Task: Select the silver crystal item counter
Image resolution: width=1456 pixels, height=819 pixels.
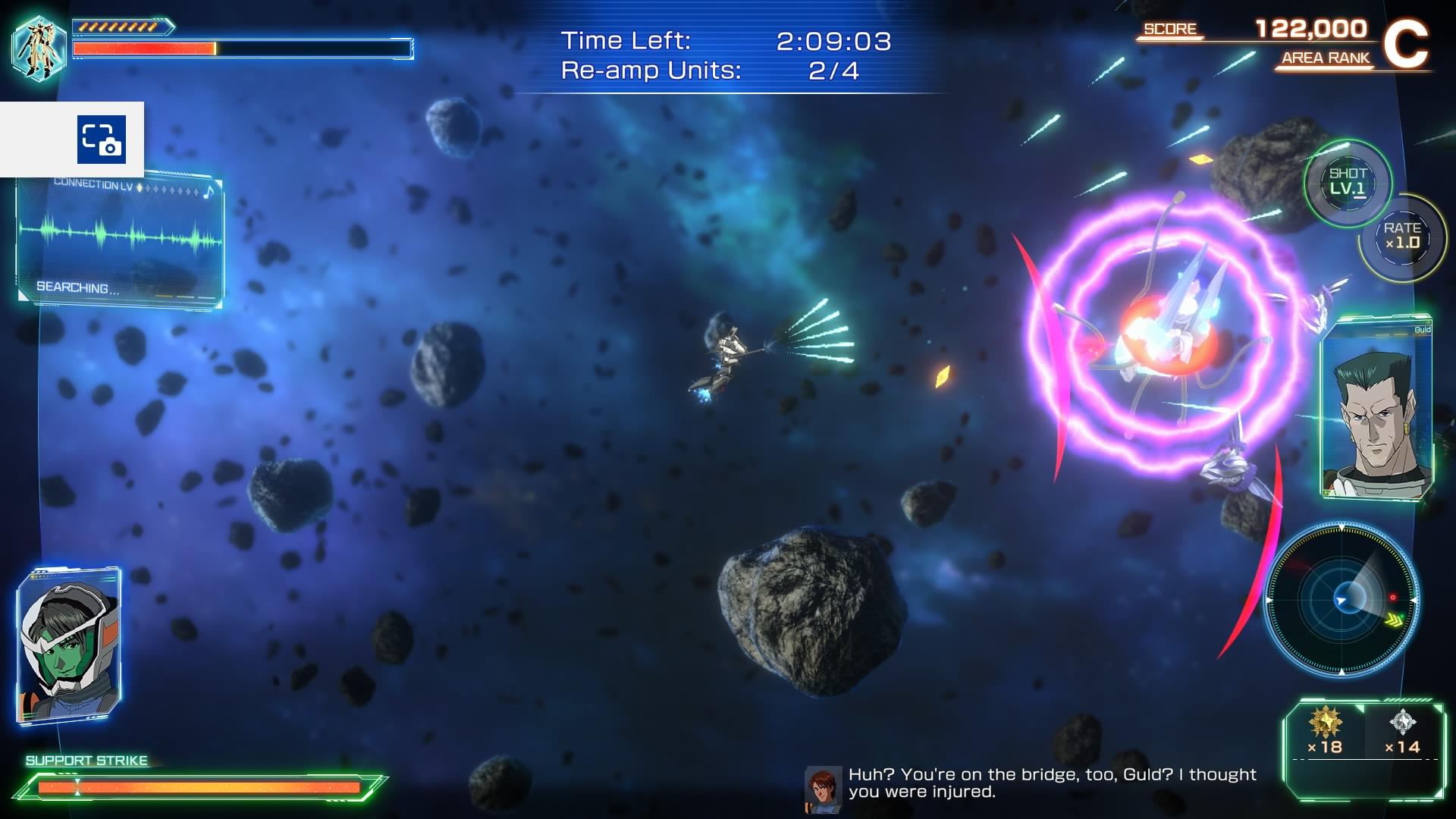Action: (1402, 731)
